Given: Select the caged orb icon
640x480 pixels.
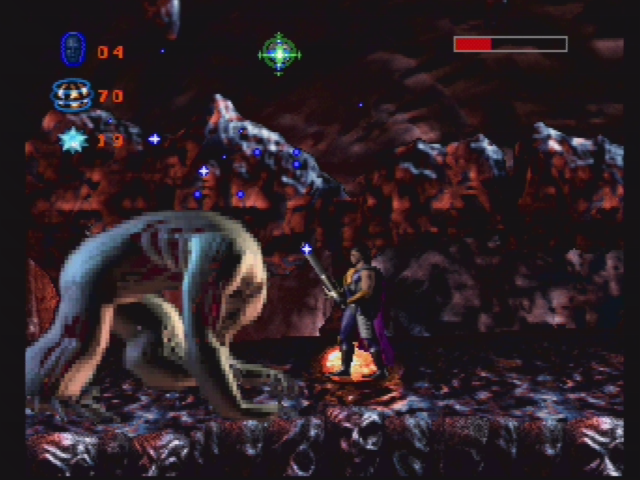Looking at the screenshot, I should 71,95.
